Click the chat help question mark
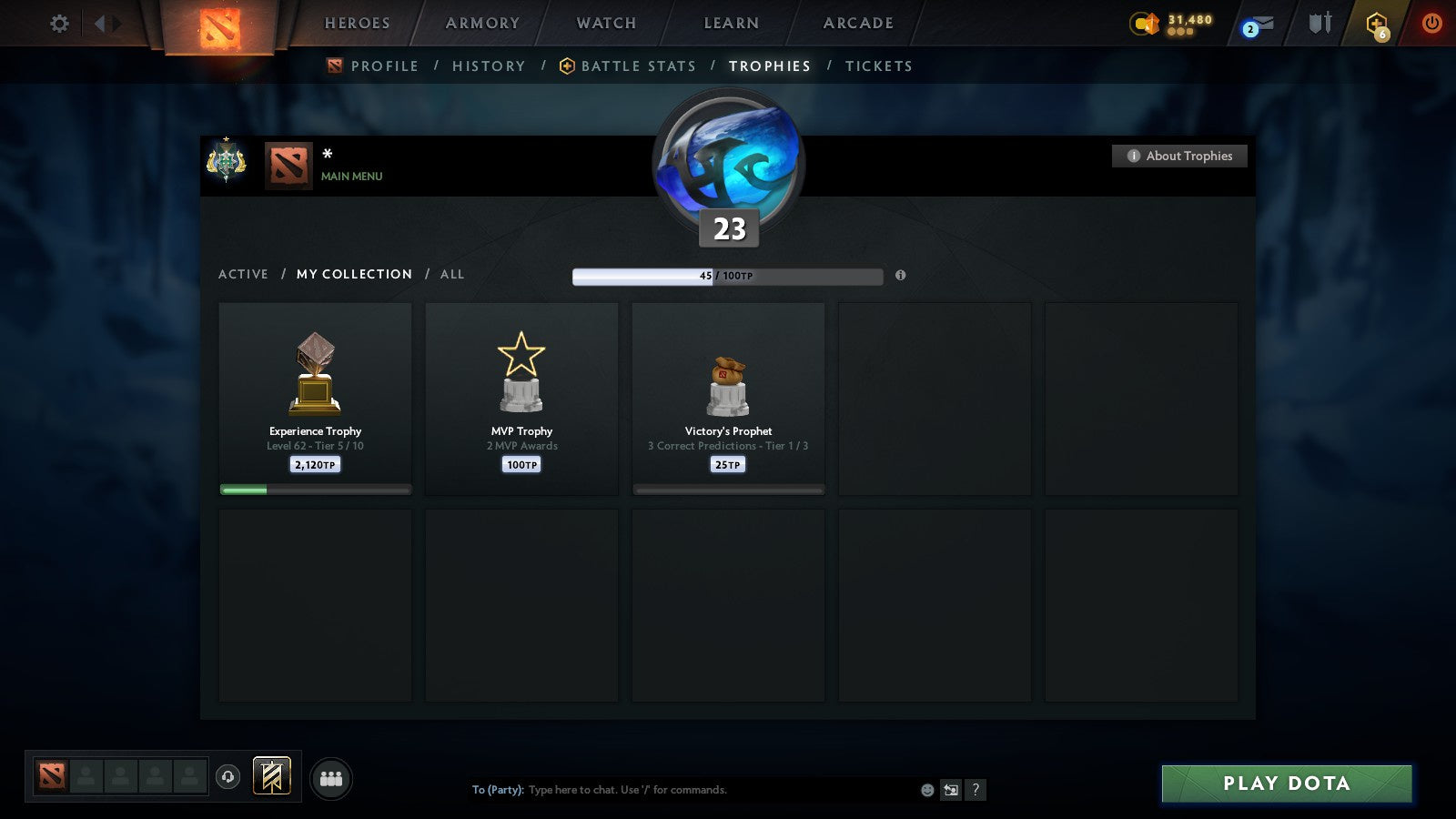Screen dimensions: 1456x819 tap(976, 790)
